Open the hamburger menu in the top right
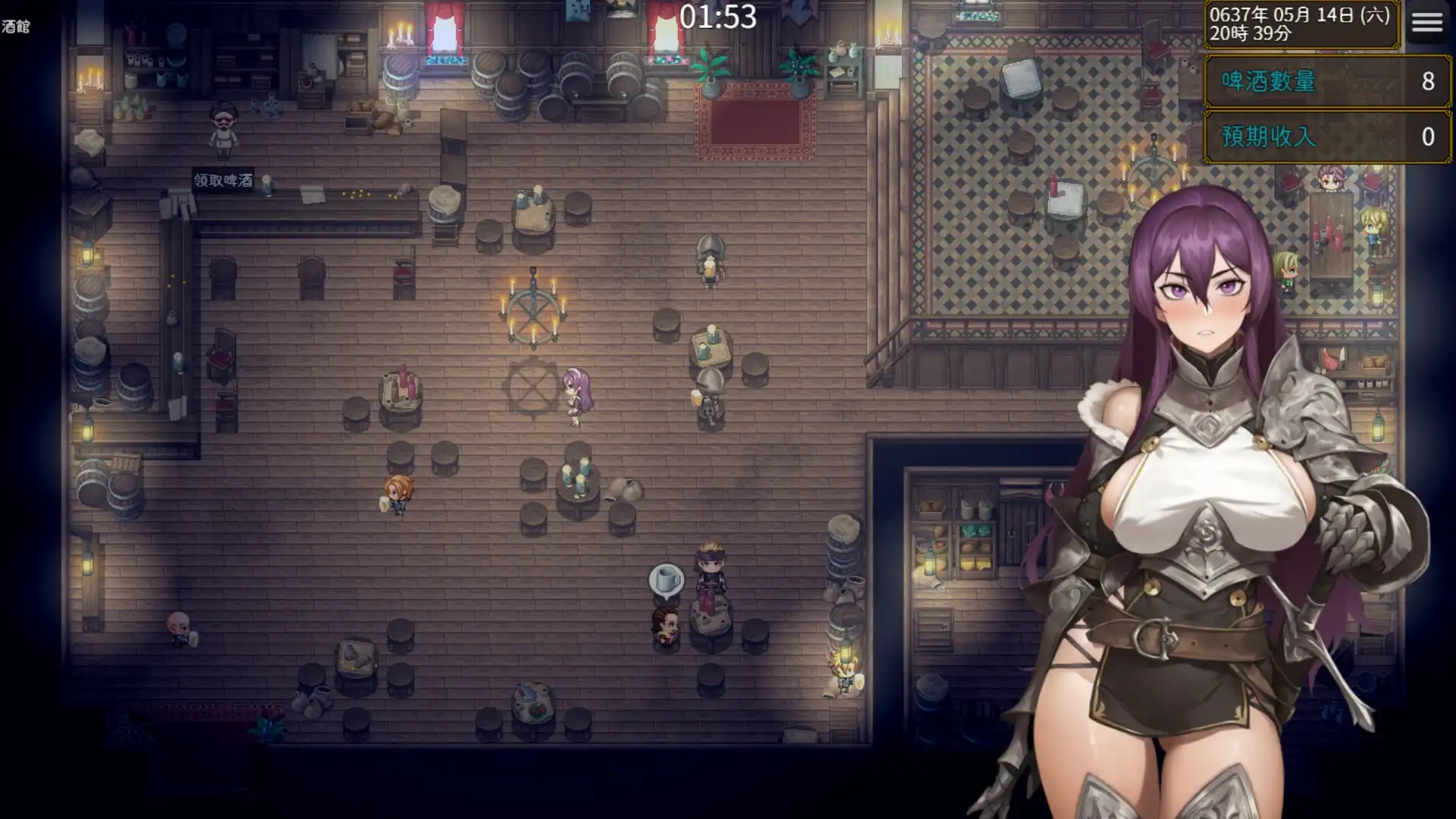The width and height of the screenshot is (1456, 819). point(1427,23)
